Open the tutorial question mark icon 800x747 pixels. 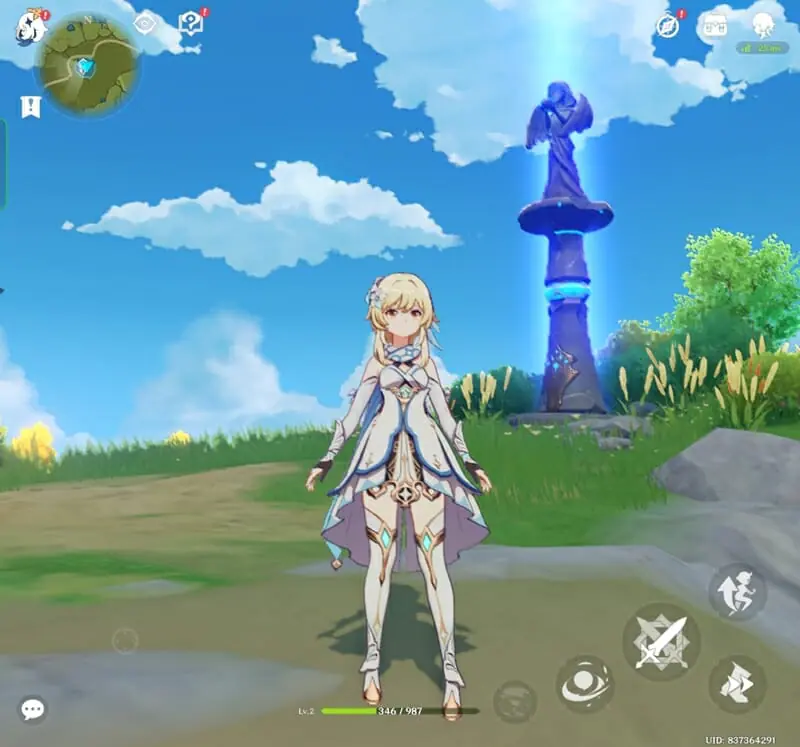[190, 22]
